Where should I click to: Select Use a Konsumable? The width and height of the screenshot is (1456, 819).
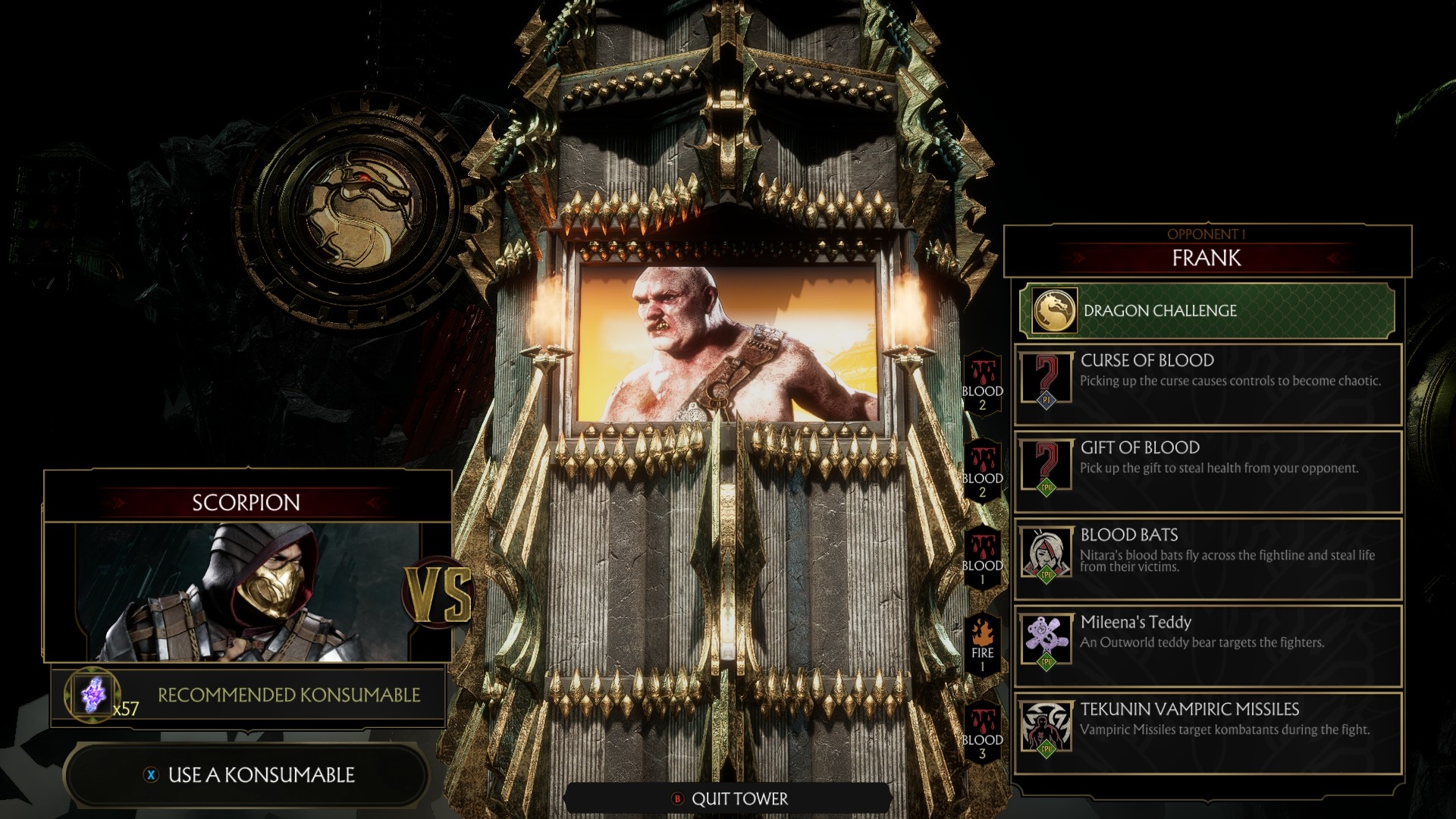tap(247, 775)
